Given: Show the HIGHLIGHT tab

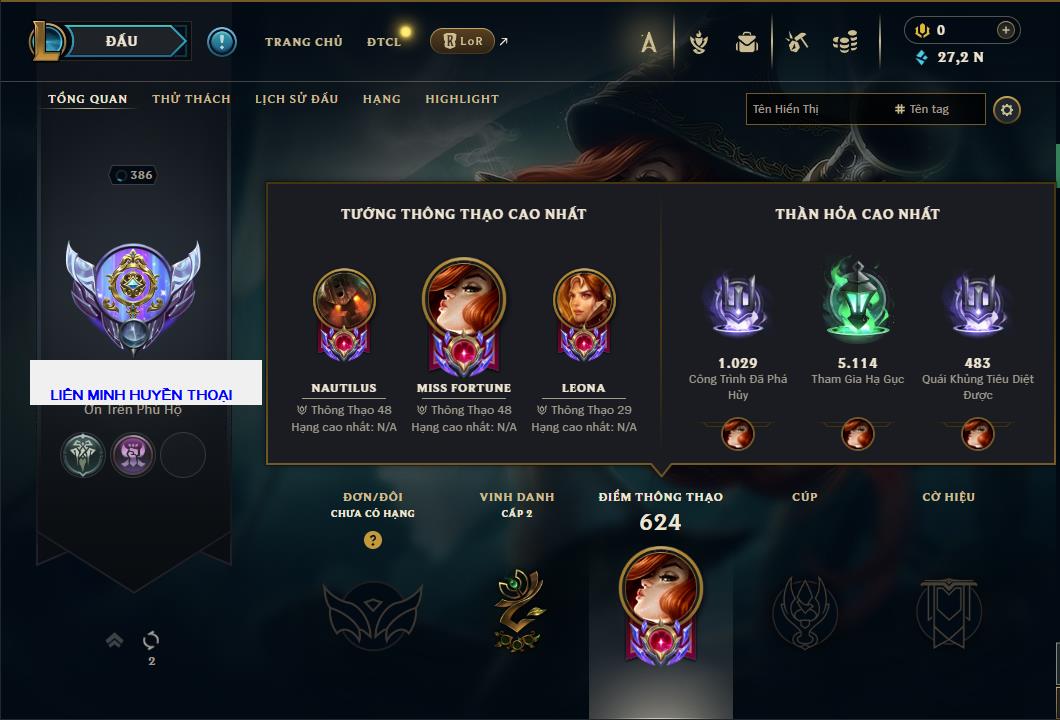Looking at the screenshot, I should pos(461,99).
